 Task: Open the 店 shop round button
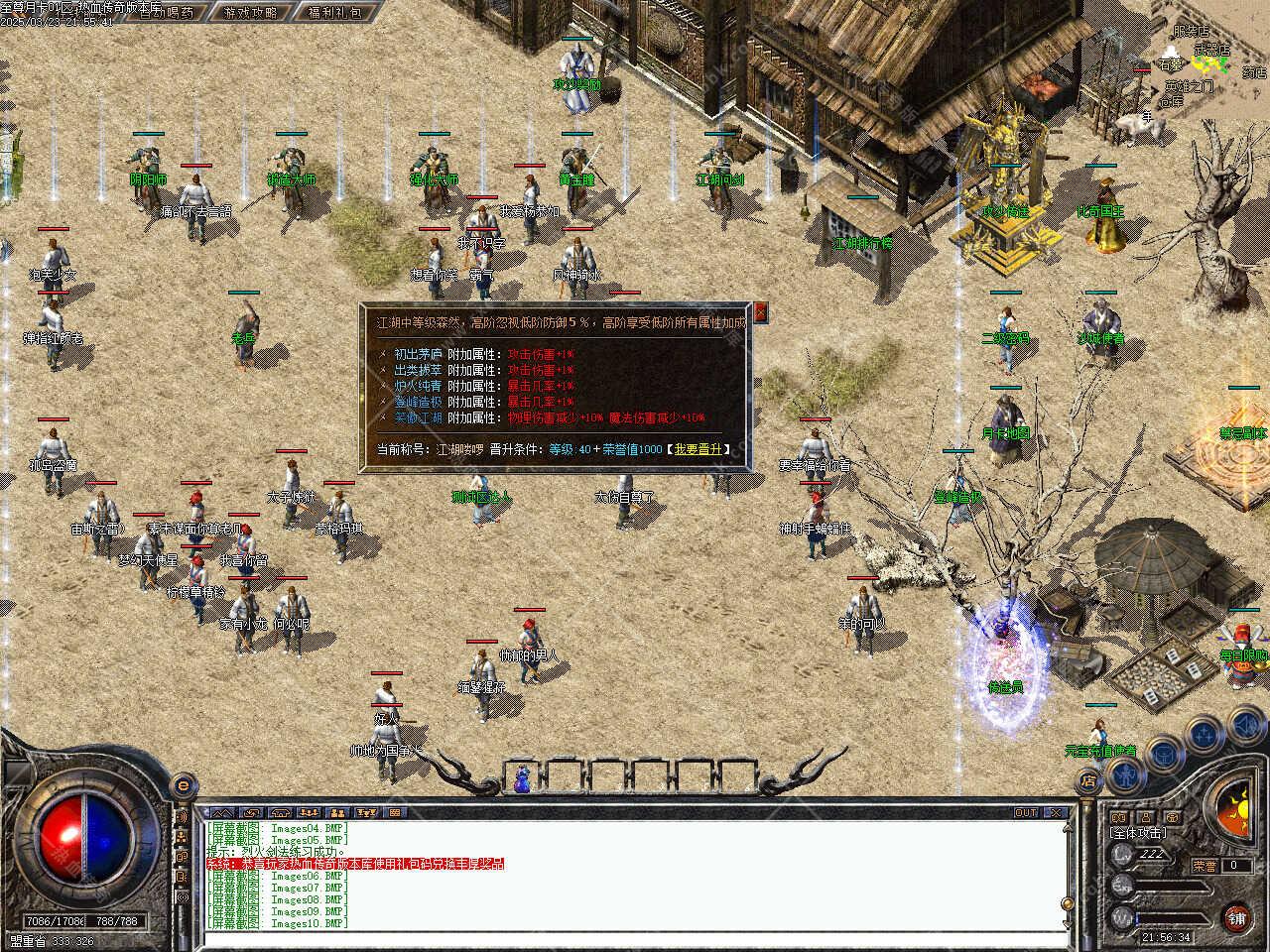click(1088, 781)
